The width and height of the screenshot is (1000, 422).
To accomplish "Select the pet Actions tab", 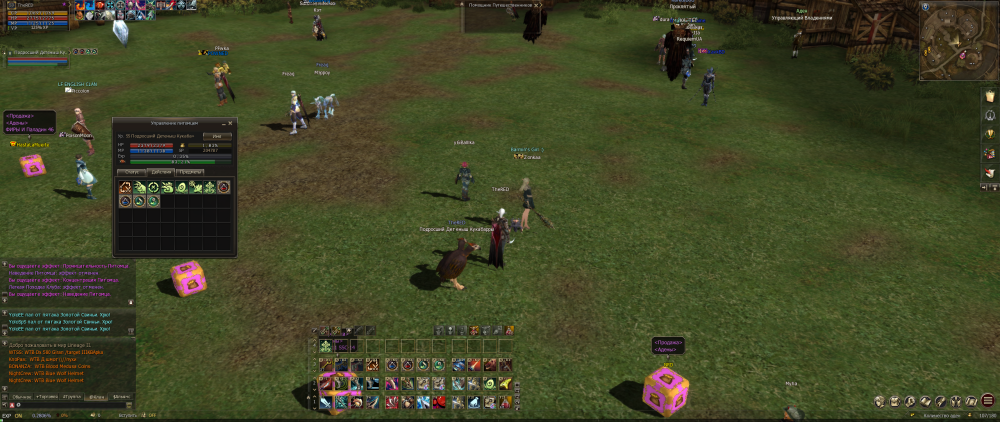I will 160,172.
